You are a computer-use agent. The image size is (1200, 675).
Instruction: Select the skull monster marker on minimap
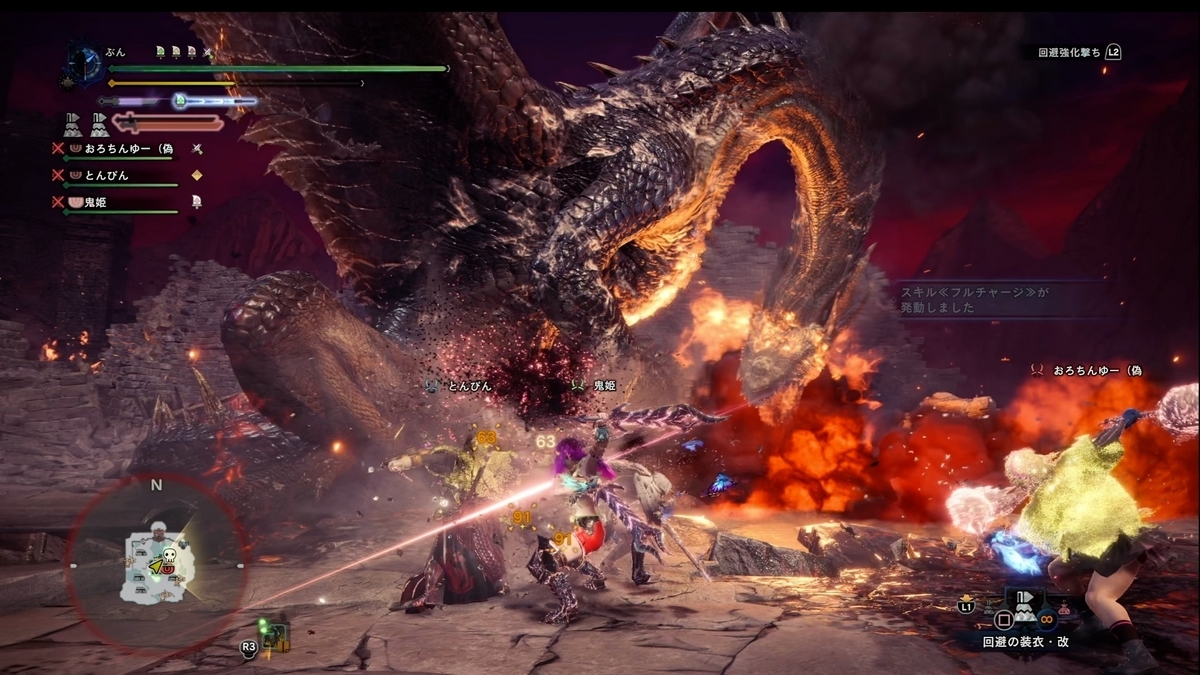[x=169, y=553]
